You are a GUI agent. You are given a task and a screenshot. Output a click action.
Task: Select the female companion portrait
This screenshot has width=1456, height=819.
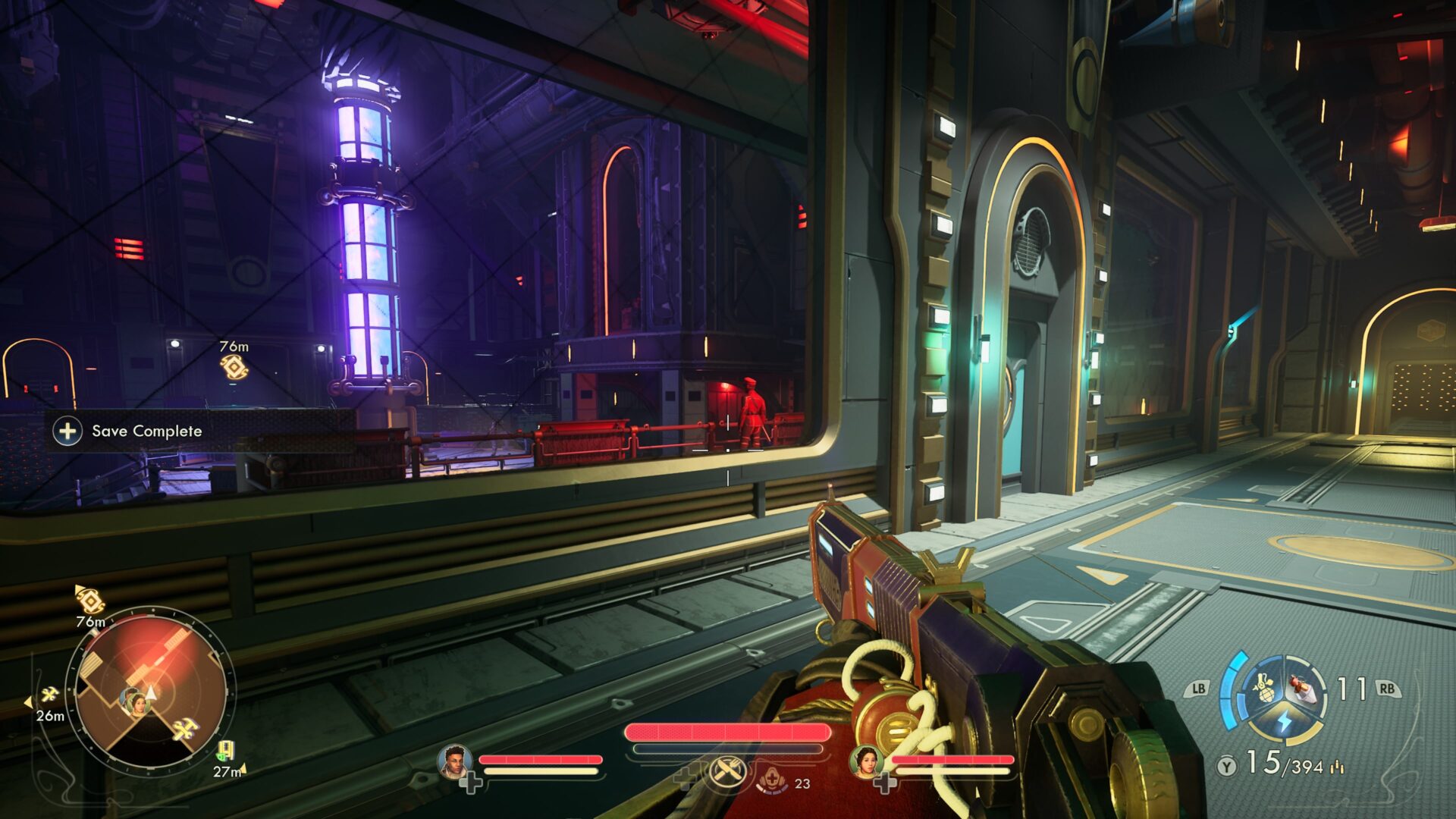pos(865,762)
